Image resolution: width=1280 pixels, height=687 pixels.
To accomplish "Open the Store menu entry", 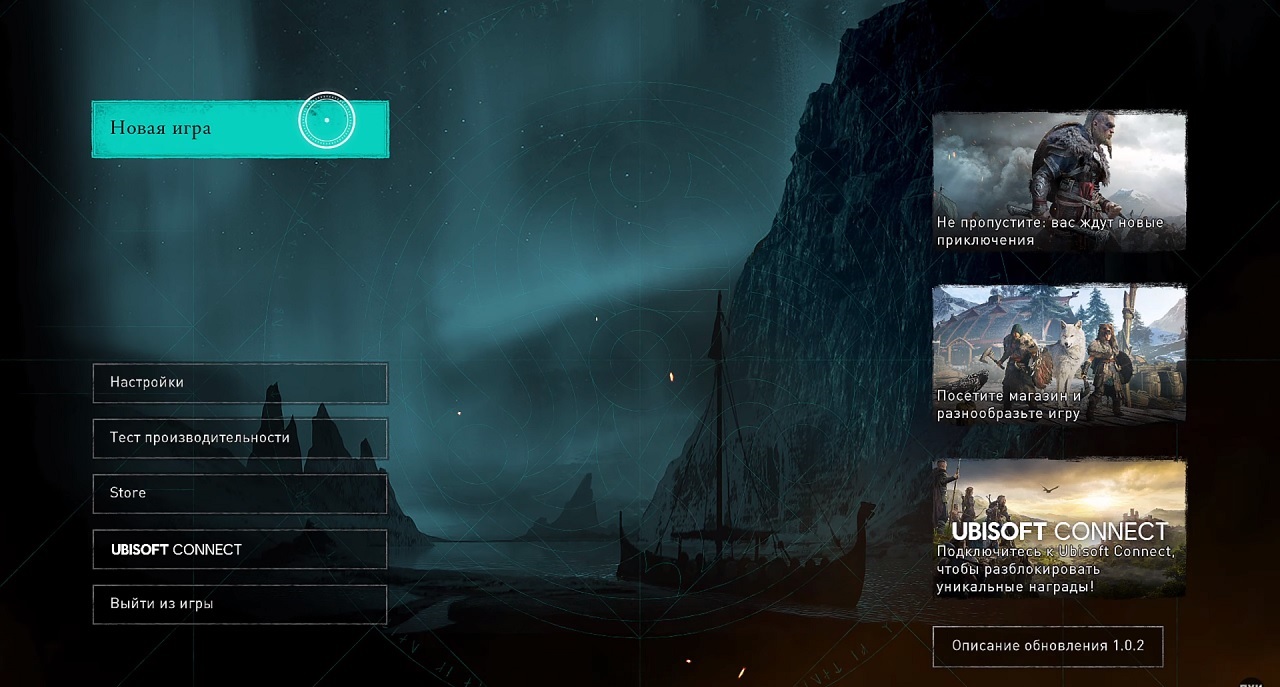I will click(x=240, y=493).
